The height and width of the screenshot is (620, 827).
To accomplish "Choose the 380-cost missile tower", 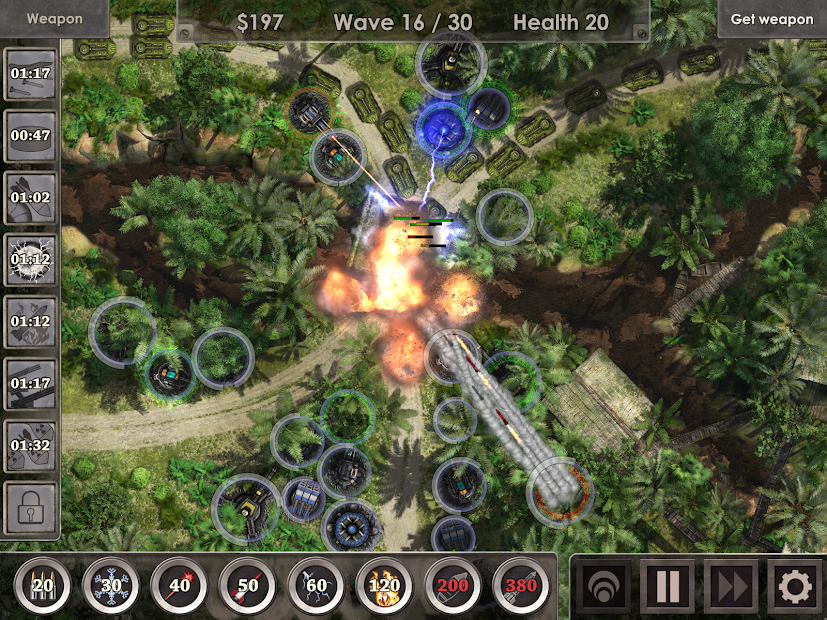I will tap(520, 585).
